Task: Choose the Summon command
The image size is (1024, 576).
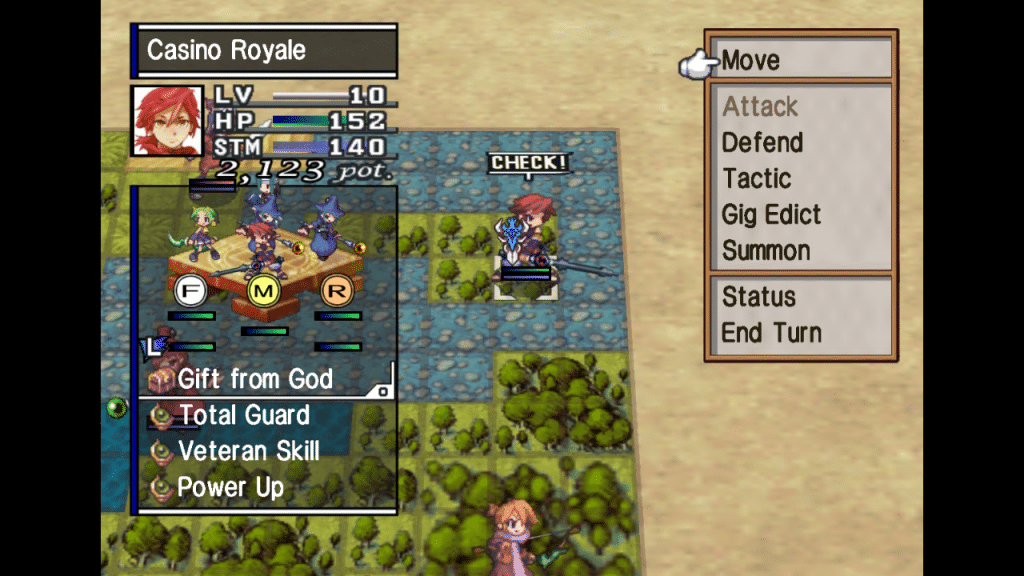Action: [766, 250]
